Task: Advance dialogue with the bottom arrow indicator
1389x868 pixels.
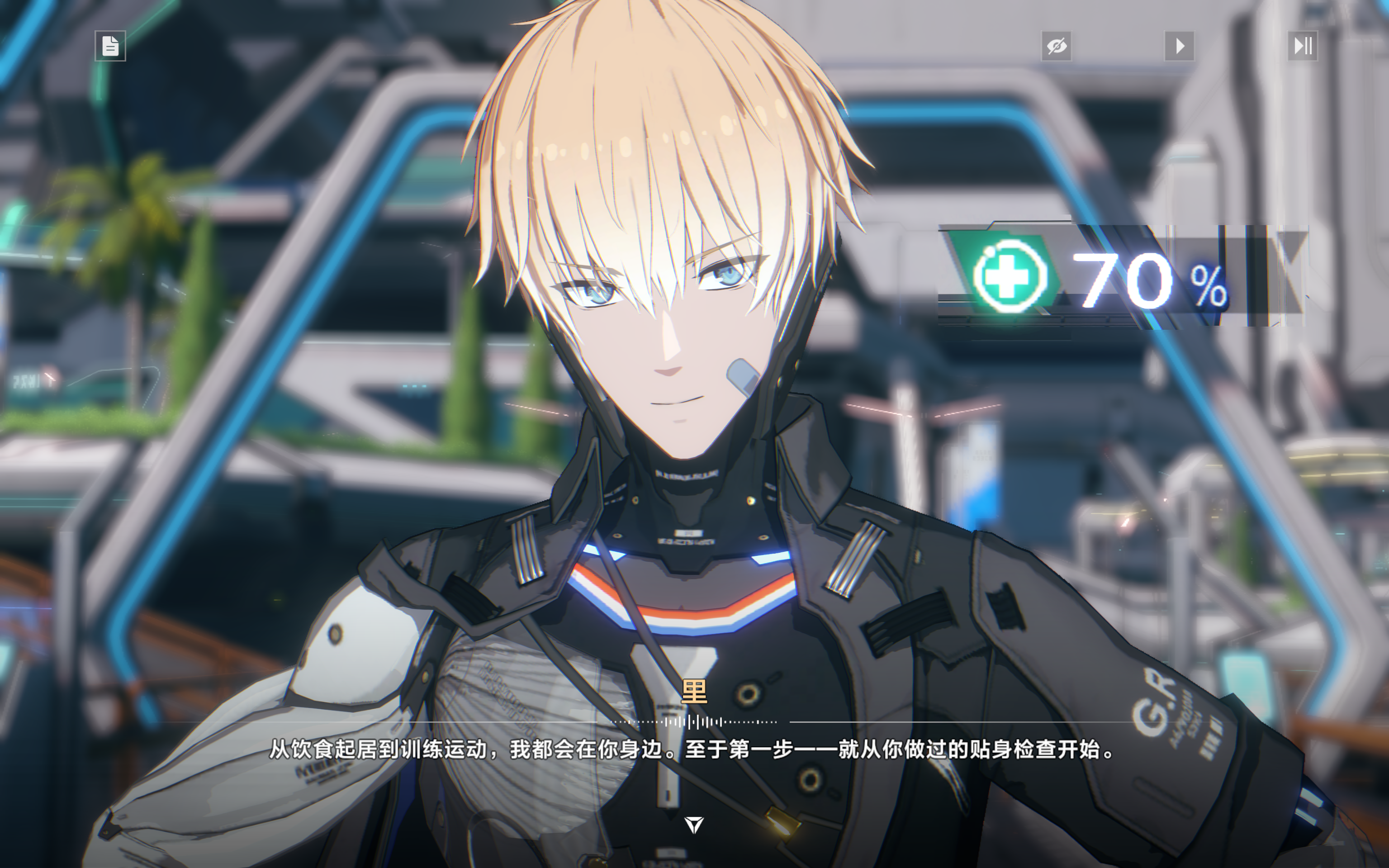Action: pyautogui.click(x=694, y=825)
